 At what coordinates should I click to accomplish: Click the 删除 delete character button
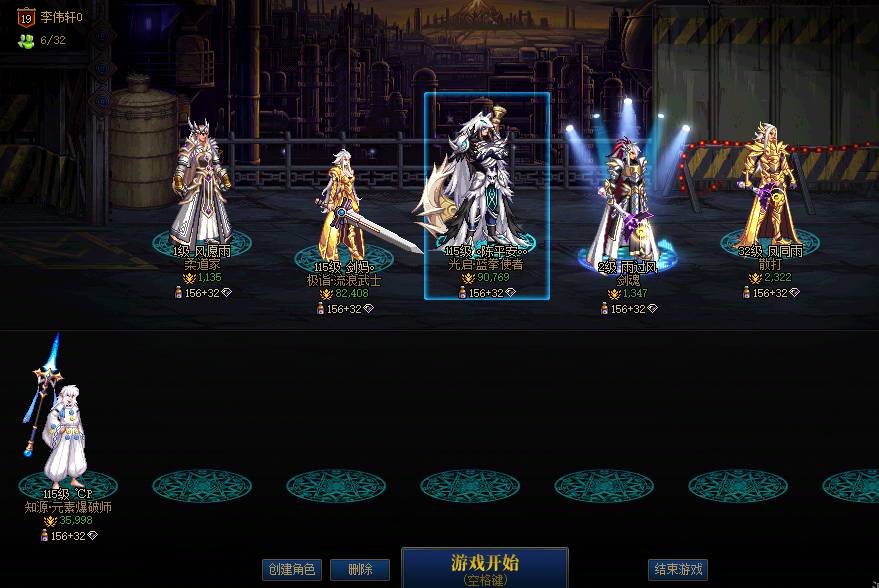360,570
